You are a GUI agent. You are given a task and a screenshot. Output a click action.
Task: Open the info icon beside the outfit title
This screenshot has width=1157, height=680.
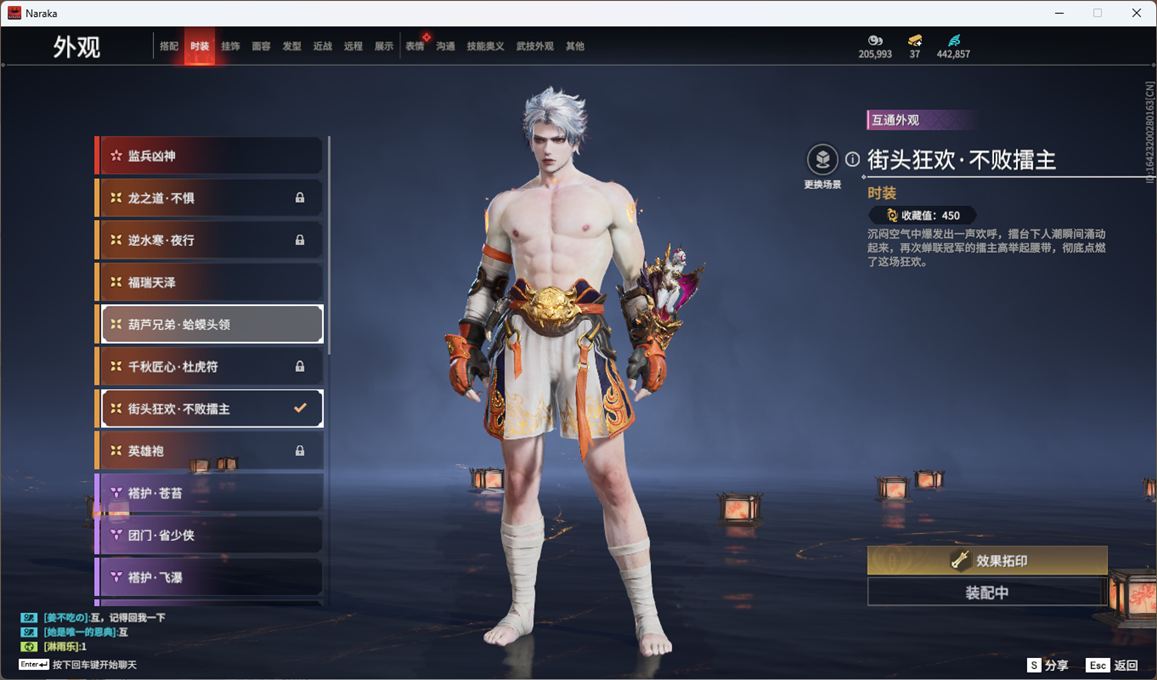tap(852, 159)
